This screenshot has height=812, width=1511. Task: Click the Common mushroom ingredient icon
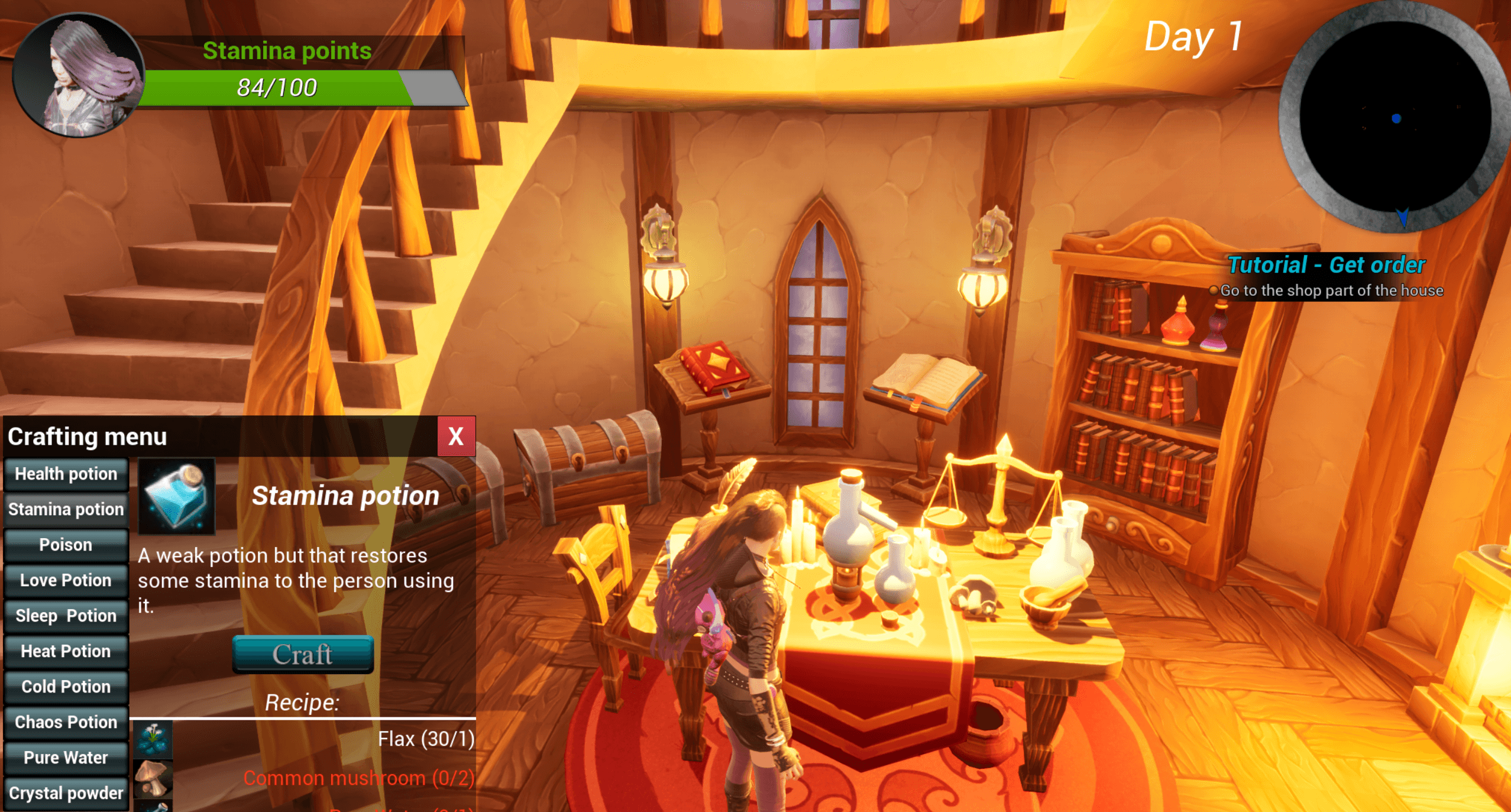tap(153, 778)
